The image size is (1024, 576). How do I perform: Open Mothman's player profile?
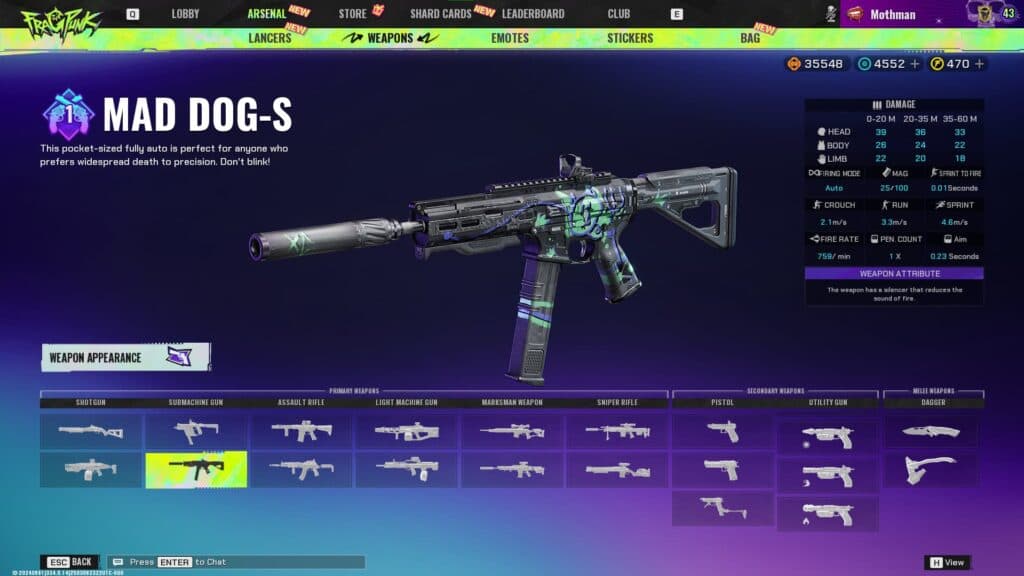[x=892, y=14]
